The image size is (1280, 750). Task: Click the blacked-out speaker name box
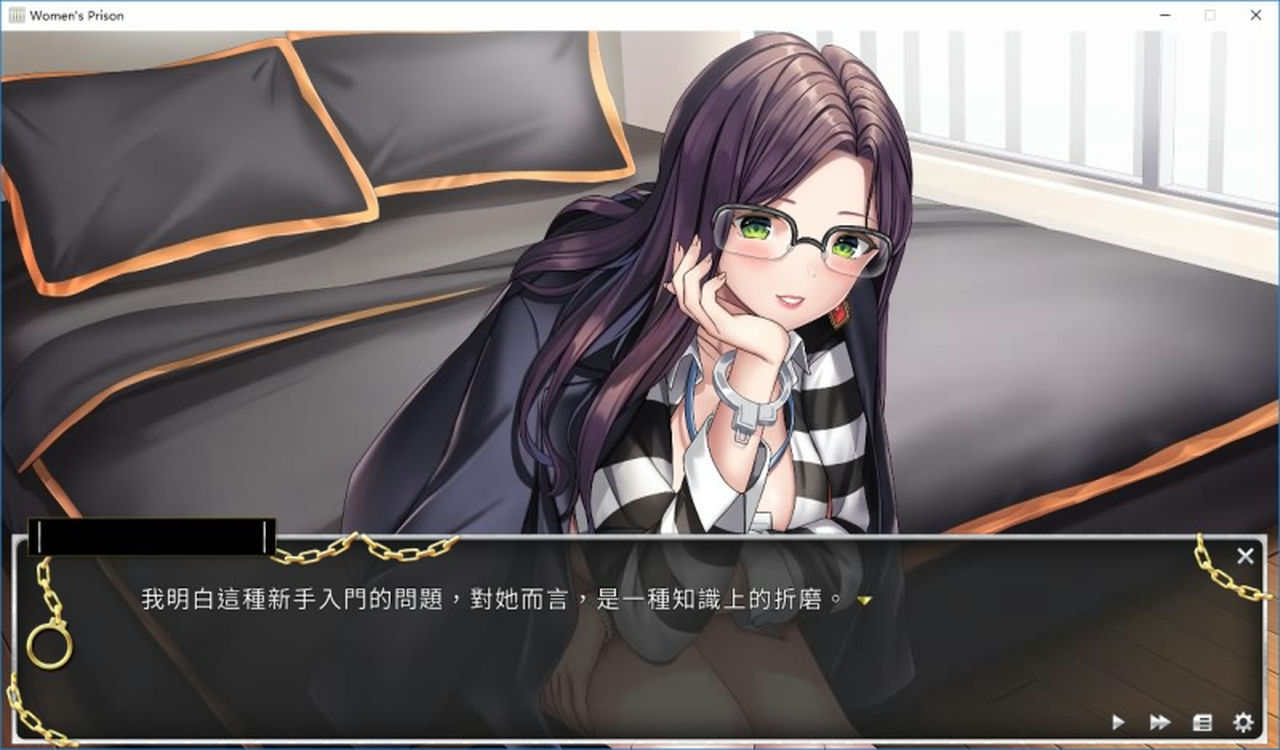point(150,537)
